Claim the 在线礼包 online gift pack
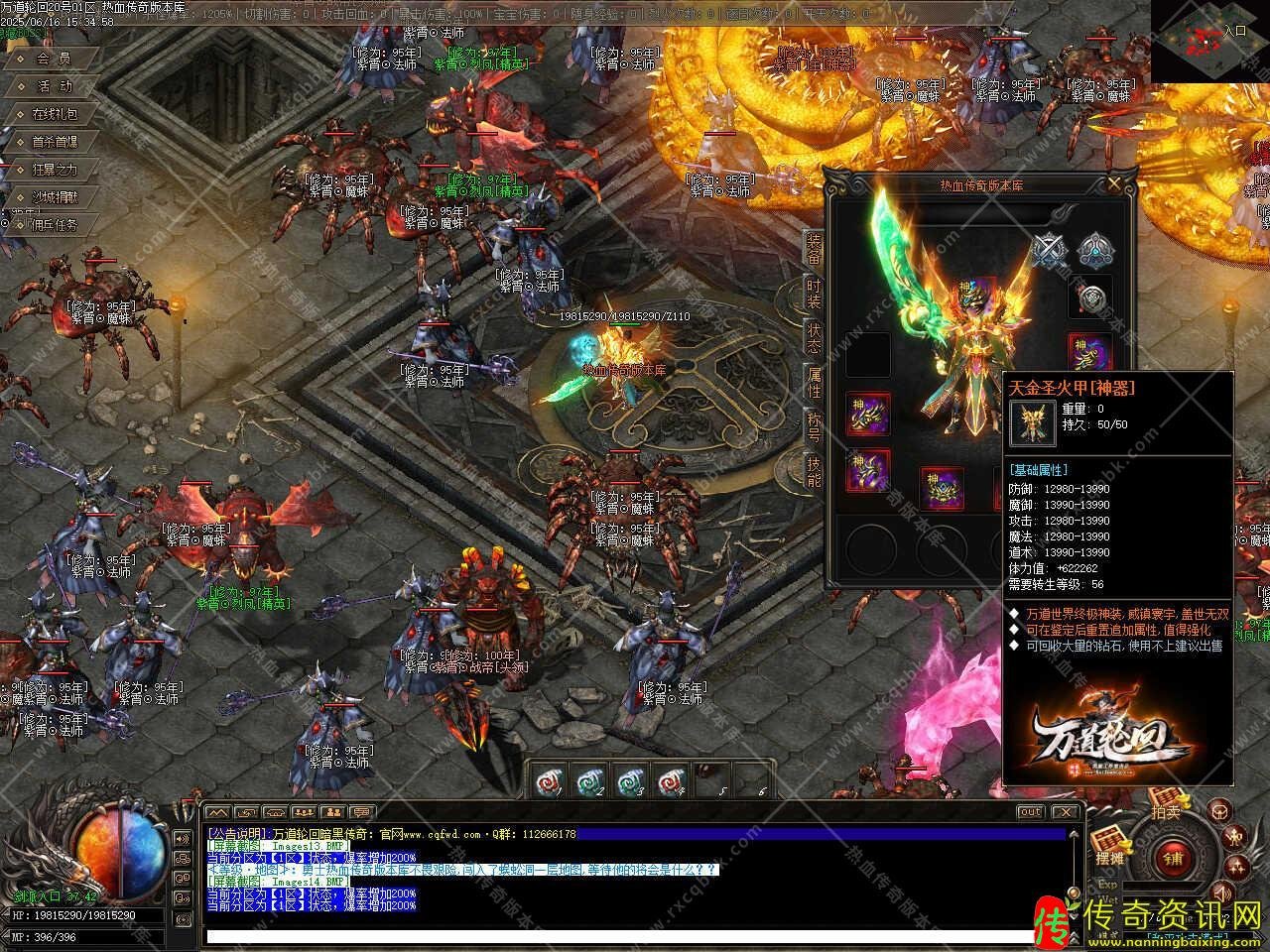The image size is (1270, 952). pyautogui.click(x=56, y=114)
